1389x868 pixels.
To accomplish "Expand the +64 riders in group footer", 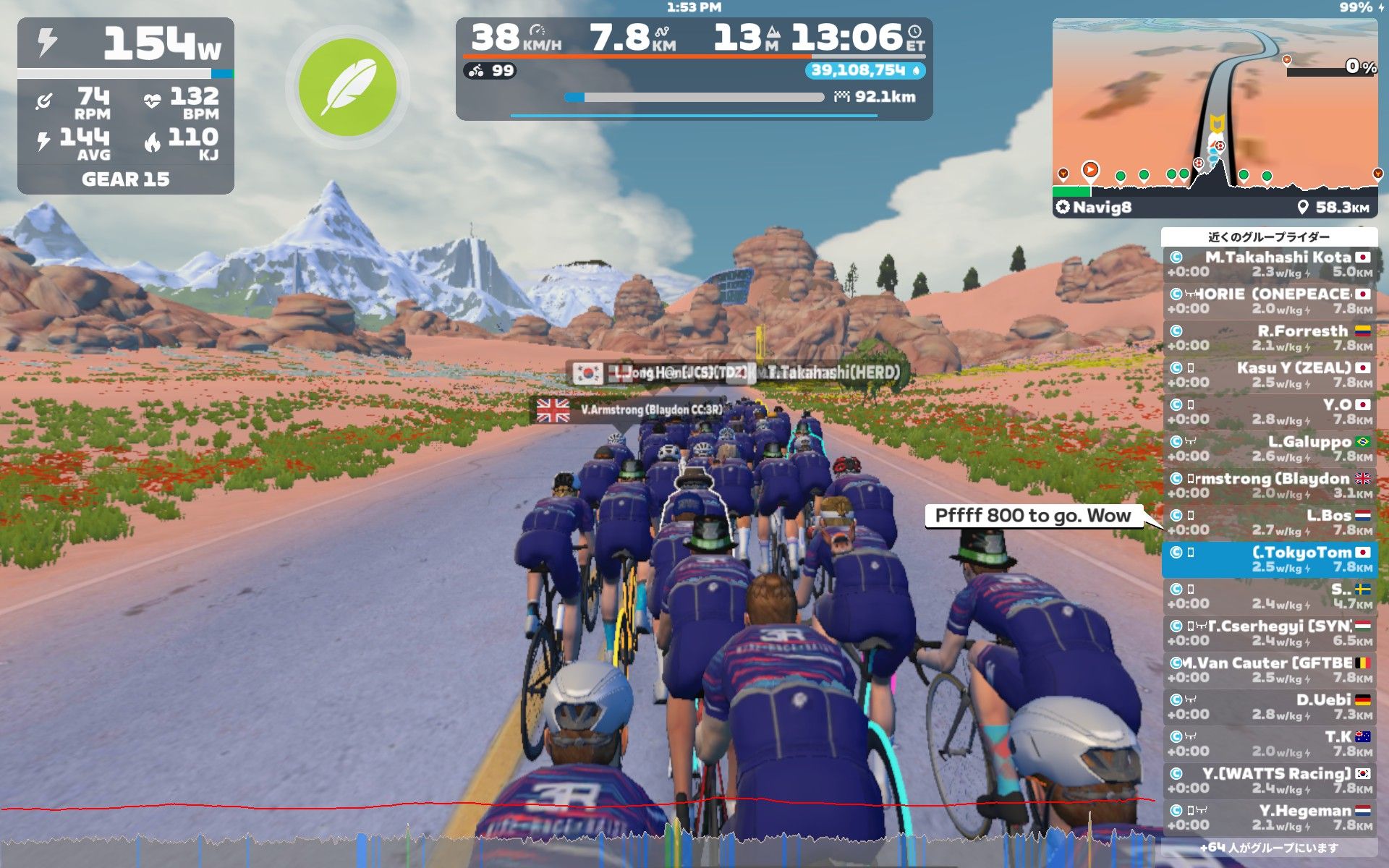I will pos(1270,848).
